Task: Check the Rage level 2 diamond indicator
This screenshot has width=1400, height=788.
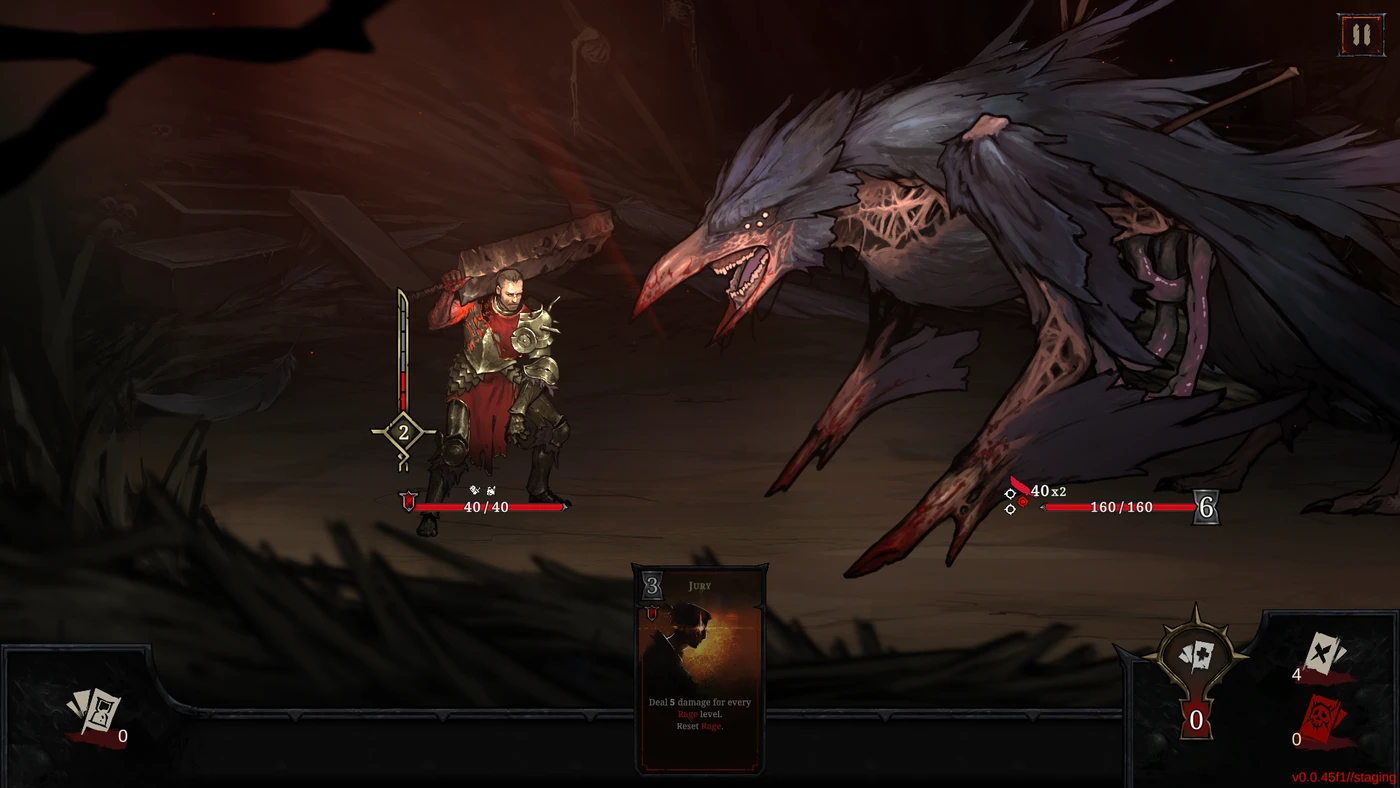Action: [x=403, y=433]
